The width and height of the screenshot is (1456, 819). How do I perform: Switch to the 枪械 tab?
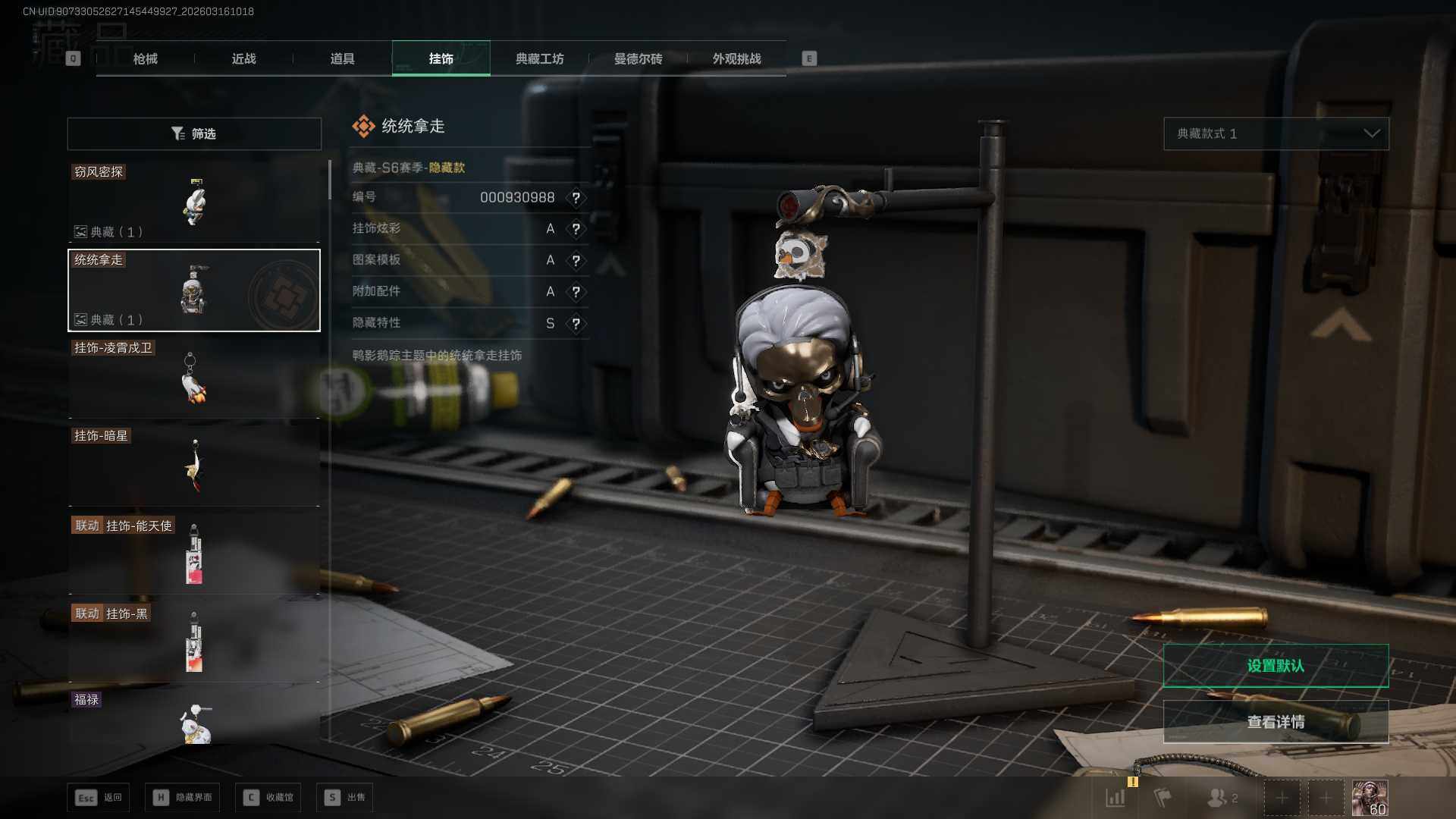tap(145, 58)
